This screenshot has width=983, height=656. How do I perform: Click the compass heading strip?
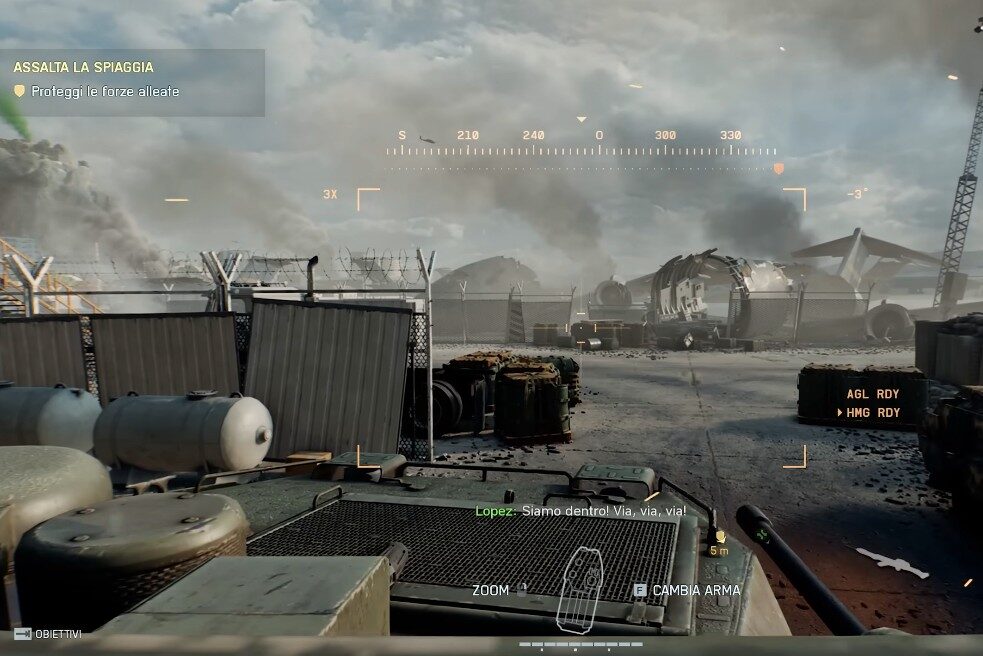point(581,150)
